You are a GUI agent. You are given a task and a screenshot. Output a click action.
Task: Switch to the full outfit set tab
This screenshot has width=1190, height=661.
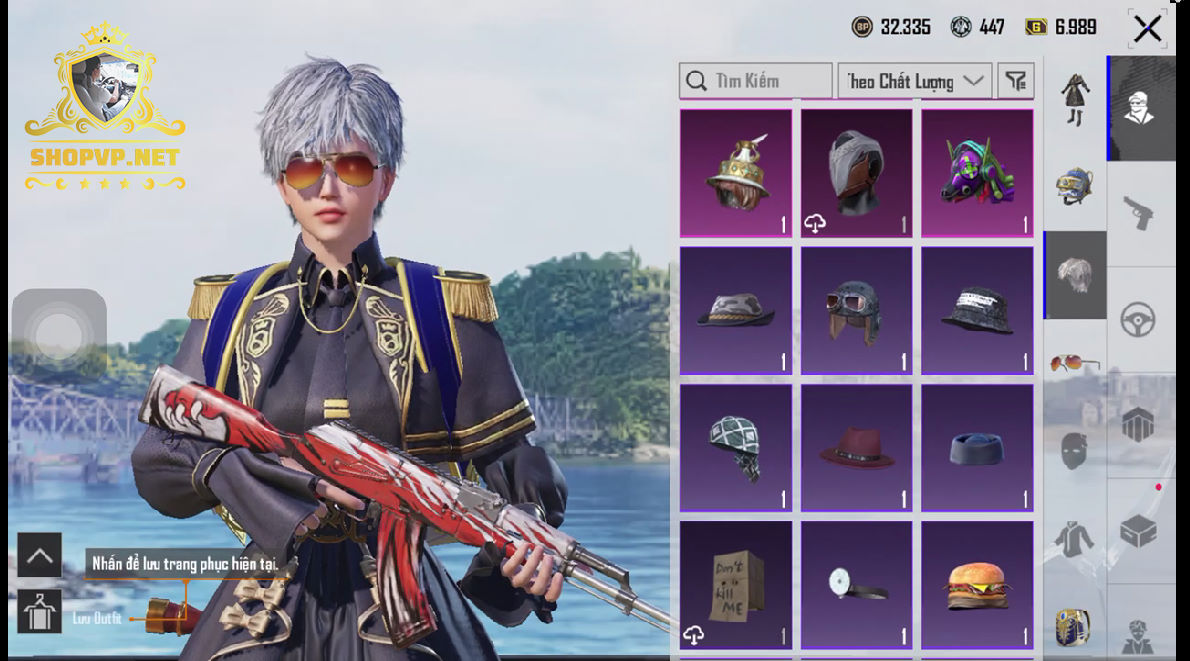1075,99
